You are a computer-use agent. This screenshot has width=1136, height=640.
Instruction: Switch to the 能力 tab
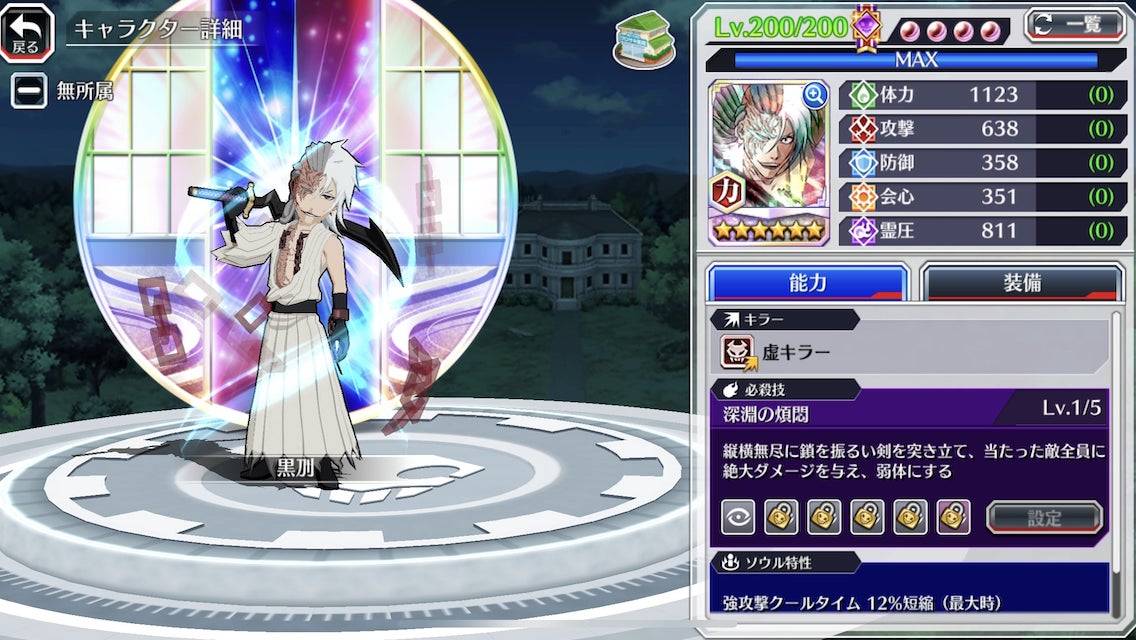coord(807,283)
